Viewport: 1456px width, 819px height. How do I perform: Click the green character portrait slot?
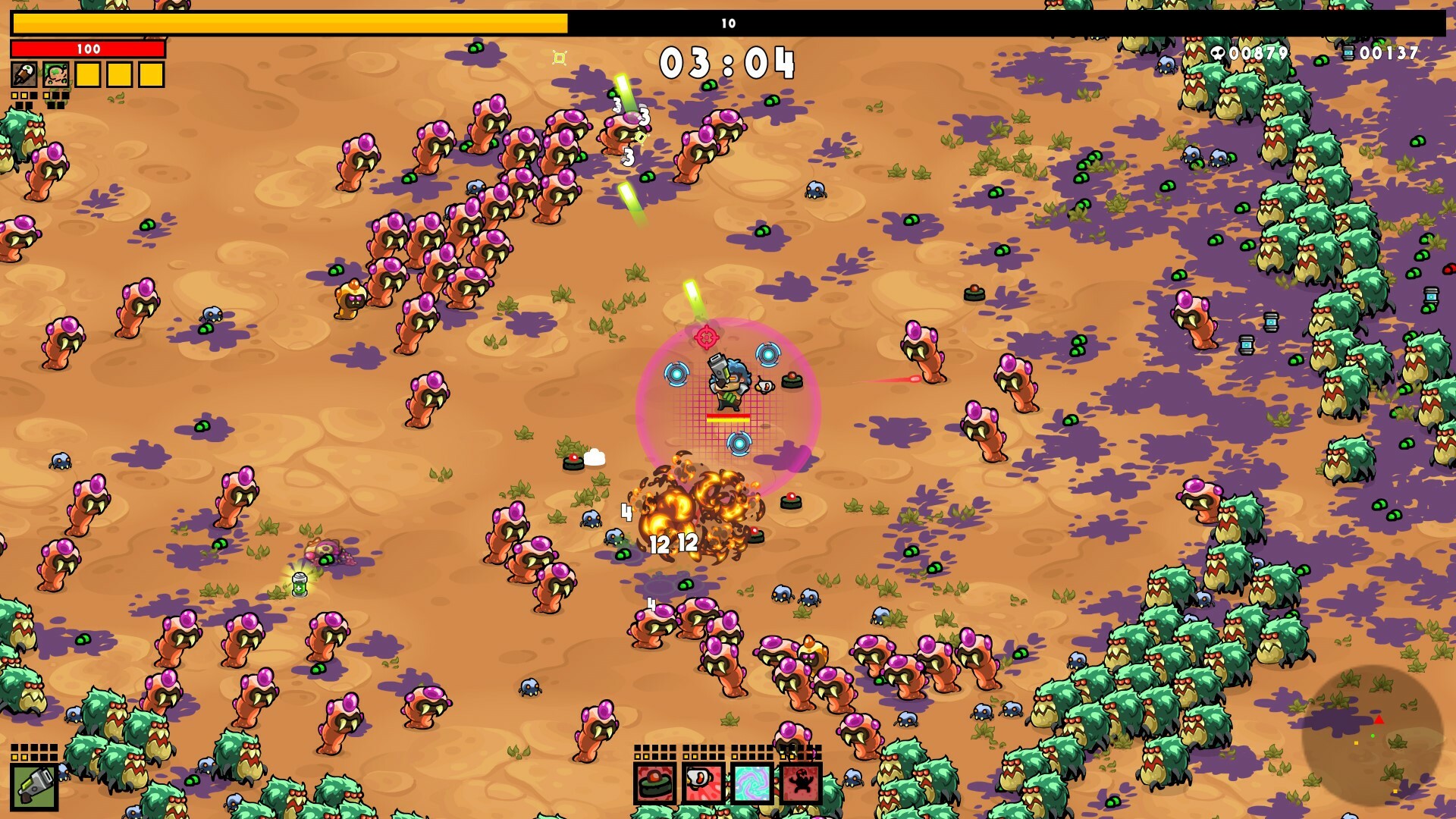[55, 74]
